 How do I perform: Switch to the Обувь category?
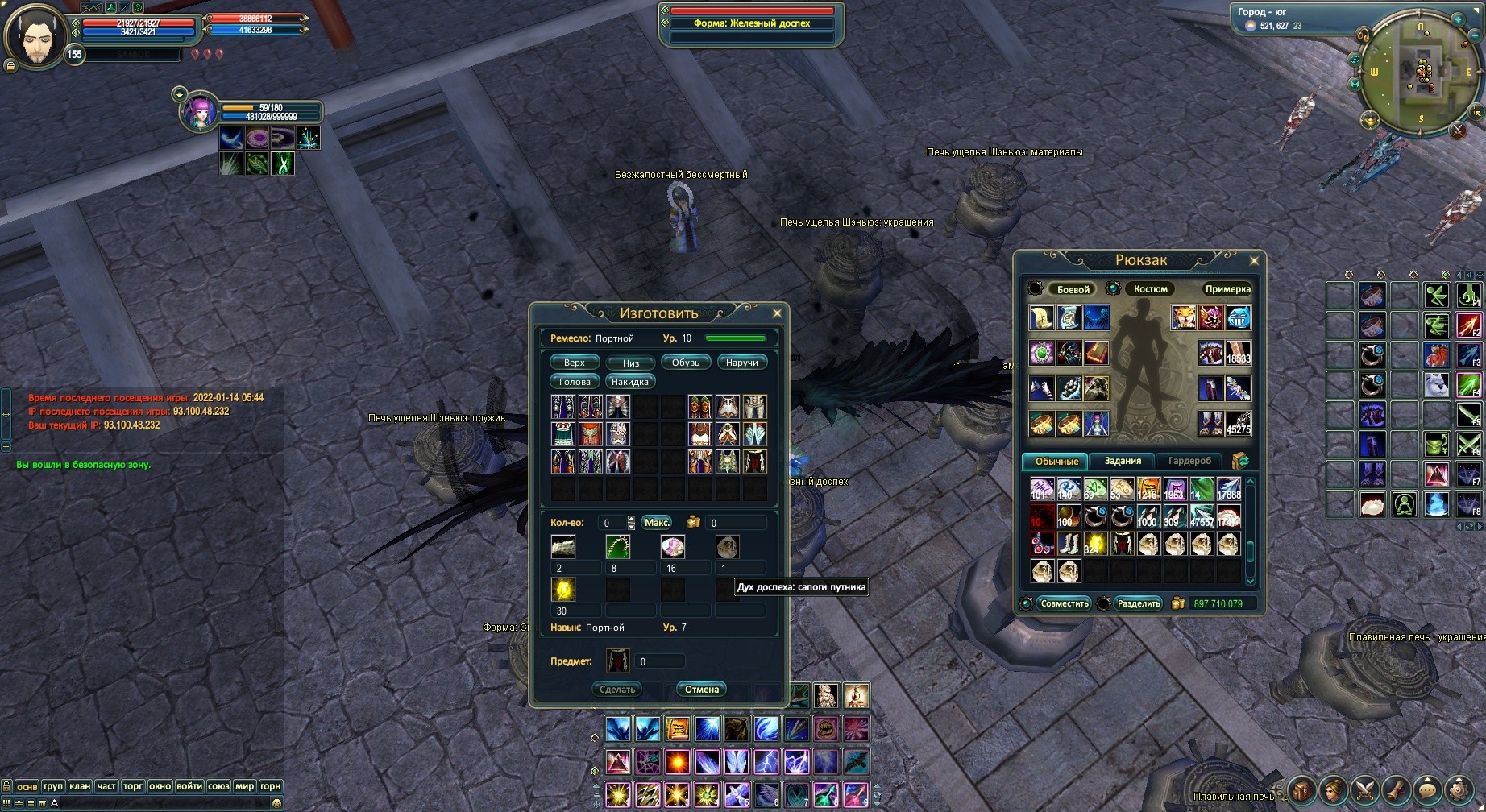coord(686,362)
